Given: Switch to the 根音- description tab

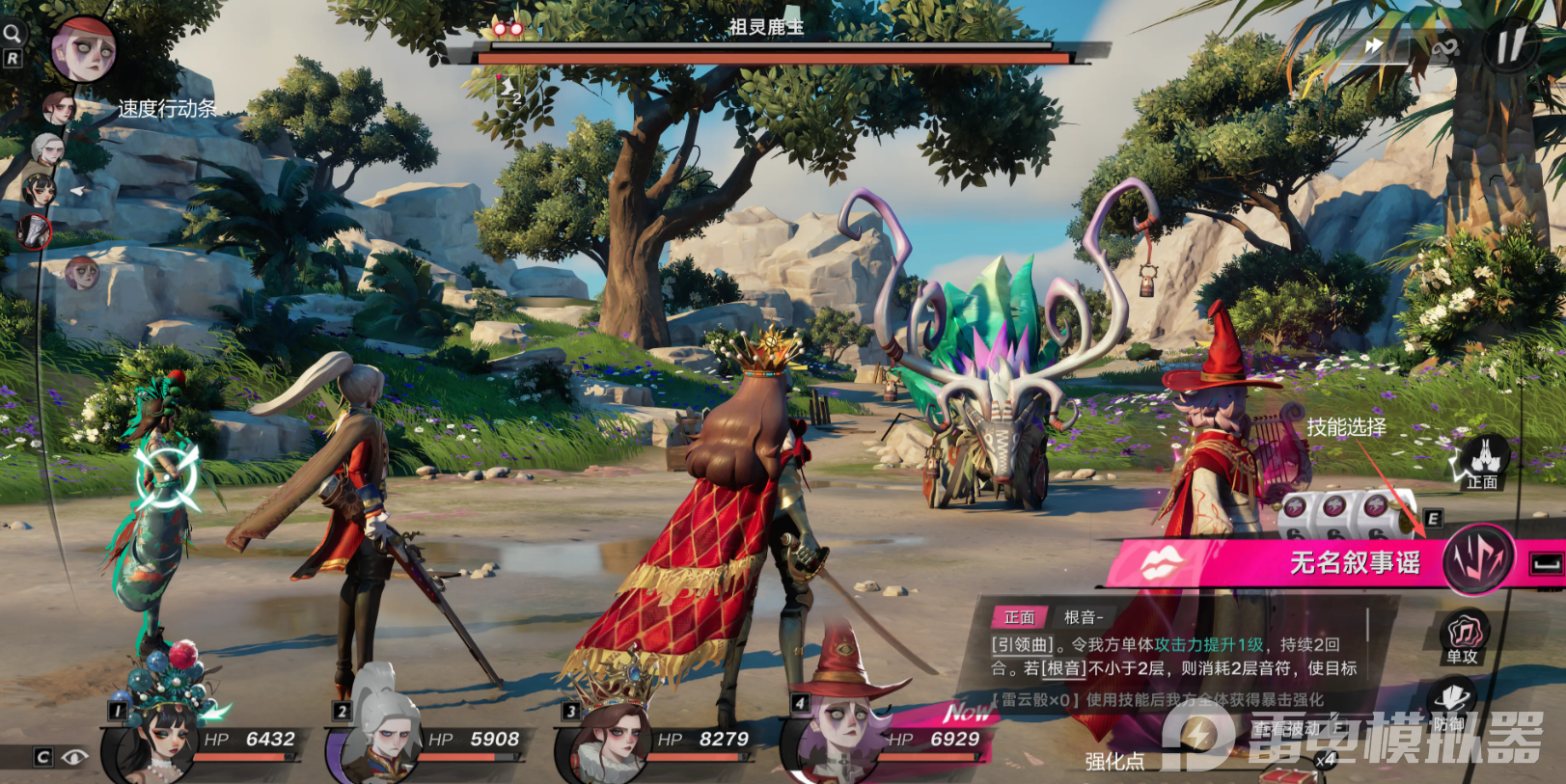Looking at the screenshot, I should pyautogui.click(x=1084, y=617).
